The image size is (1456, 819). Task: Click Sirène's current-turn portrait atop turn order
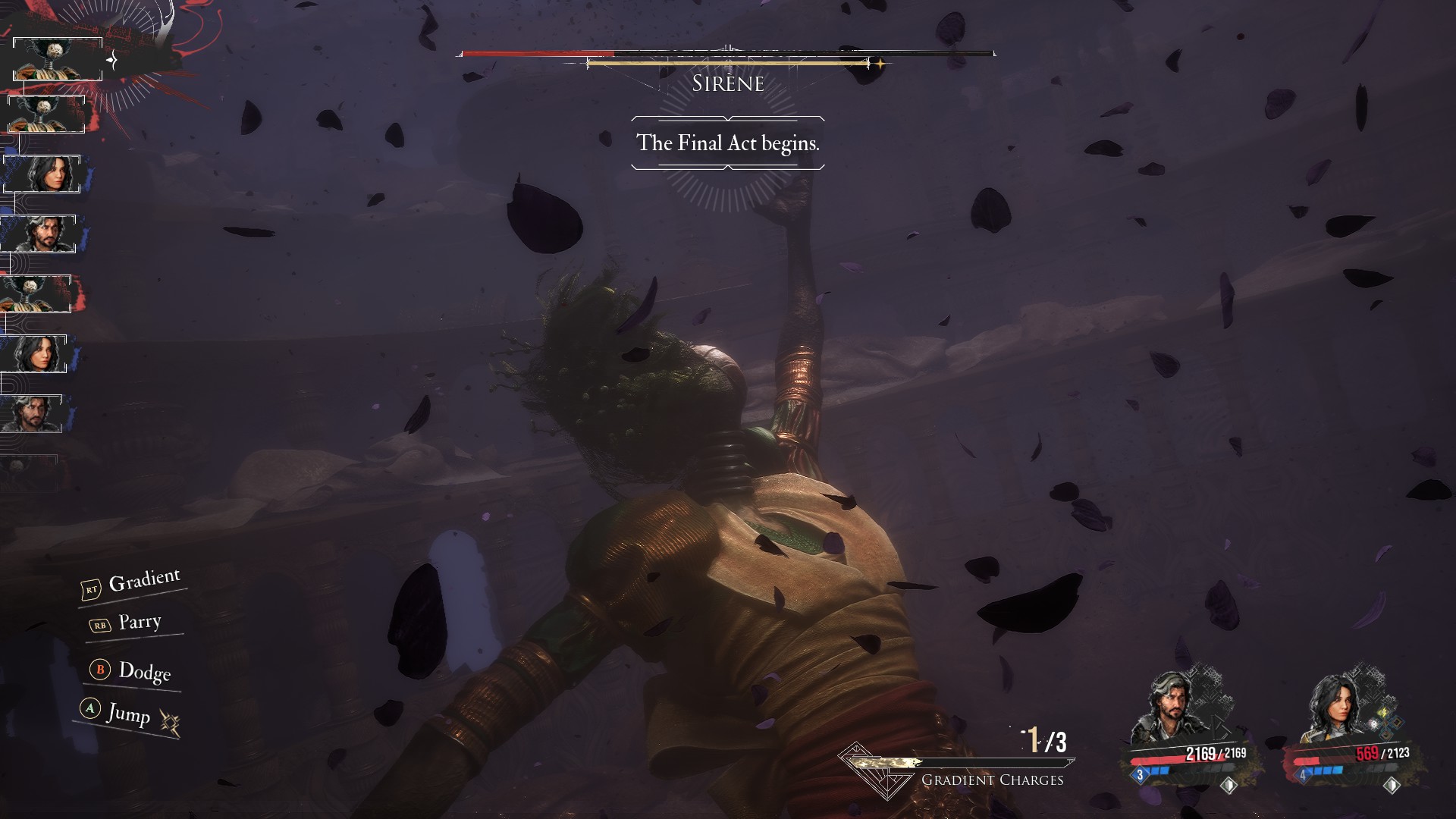tap(57, 59)
